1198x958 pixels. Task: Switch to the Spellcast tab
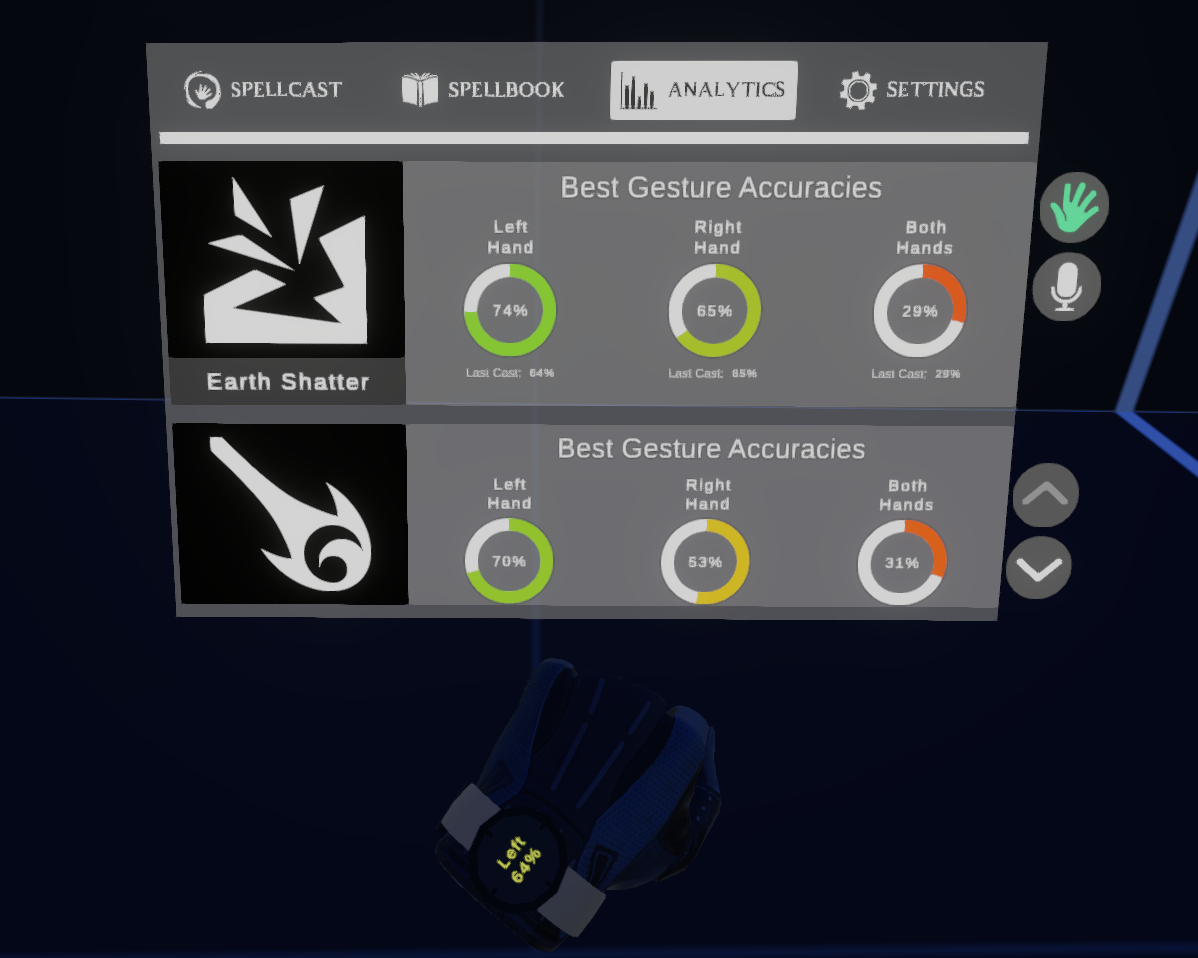coord(264,90)
